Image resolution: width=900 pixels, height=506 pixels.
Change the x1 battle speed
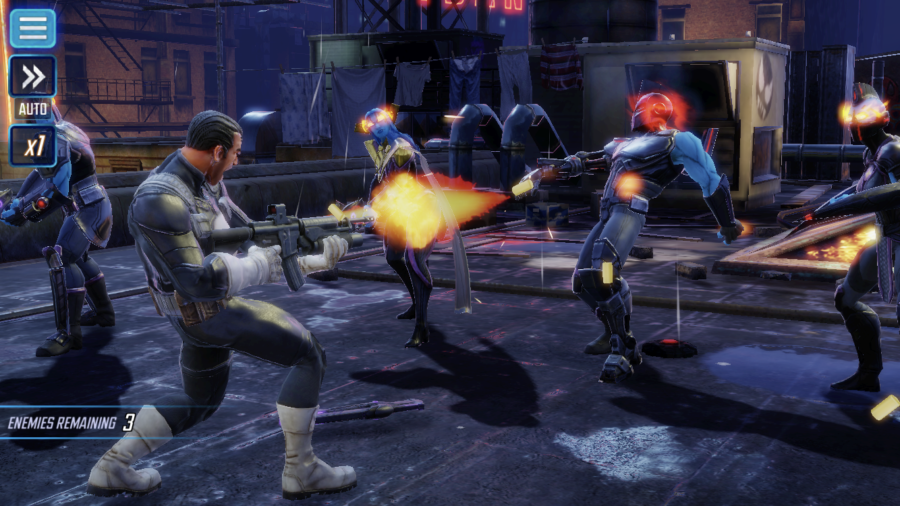(33, 146)
